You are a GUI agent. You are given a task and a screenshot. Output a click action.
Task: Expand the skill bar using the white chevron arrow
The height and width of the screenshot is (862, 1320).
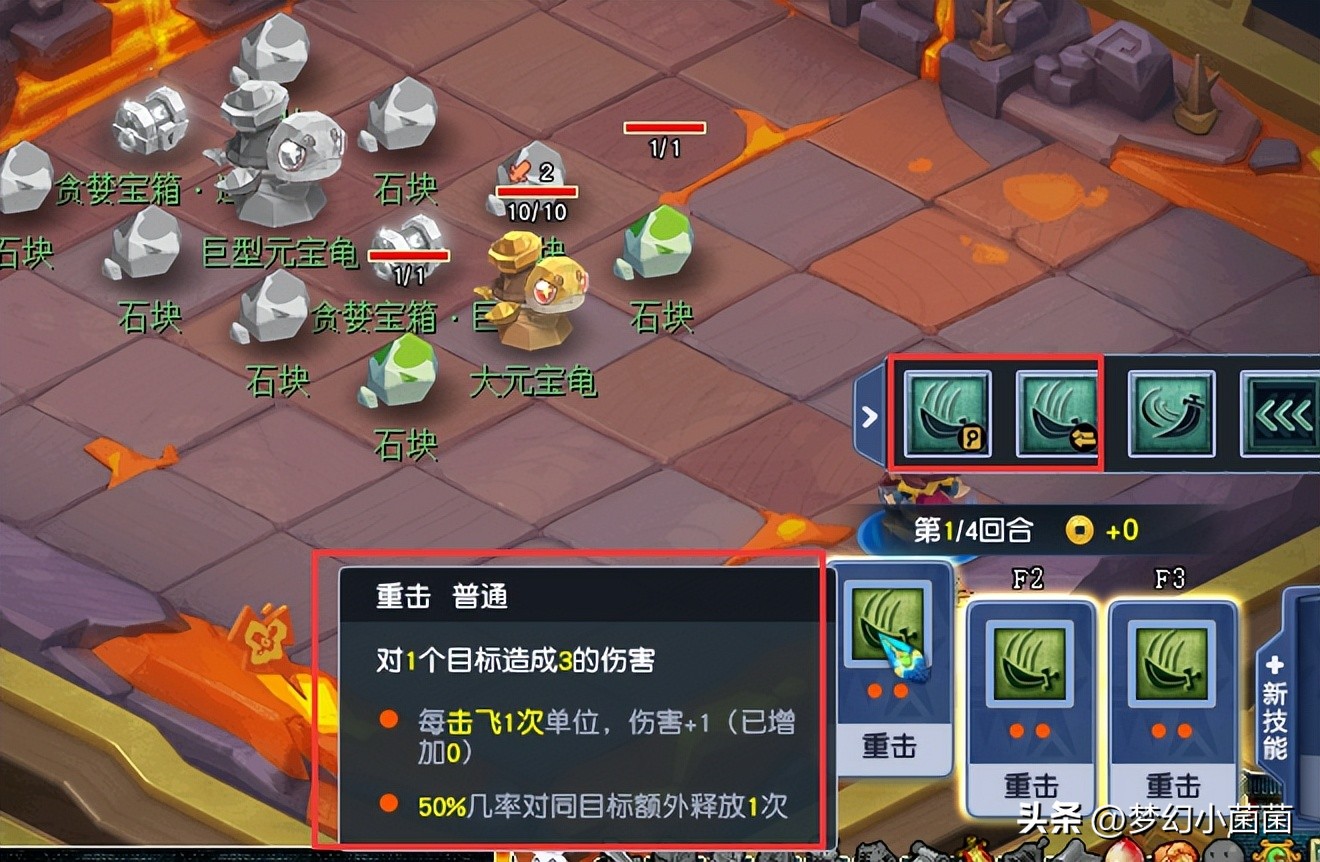(x=868, y=415)
